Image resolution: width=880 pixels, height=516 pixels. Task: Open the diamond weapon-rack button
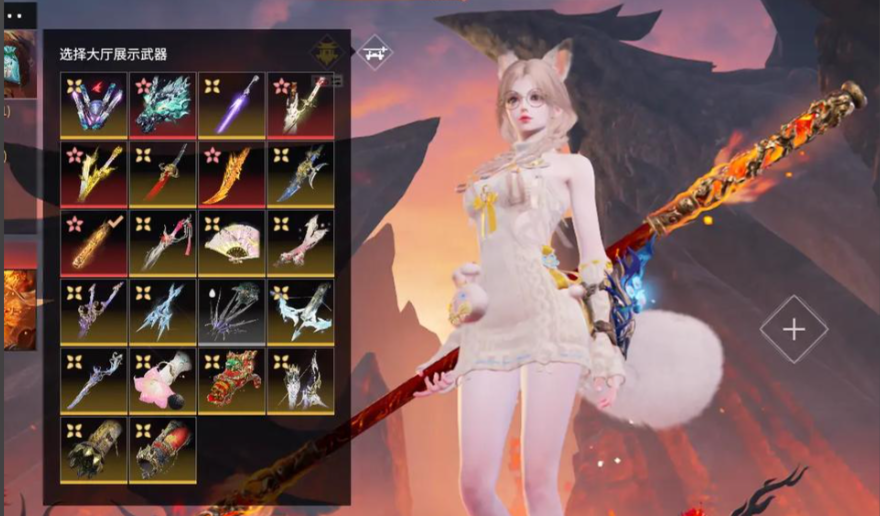point(375,51)
